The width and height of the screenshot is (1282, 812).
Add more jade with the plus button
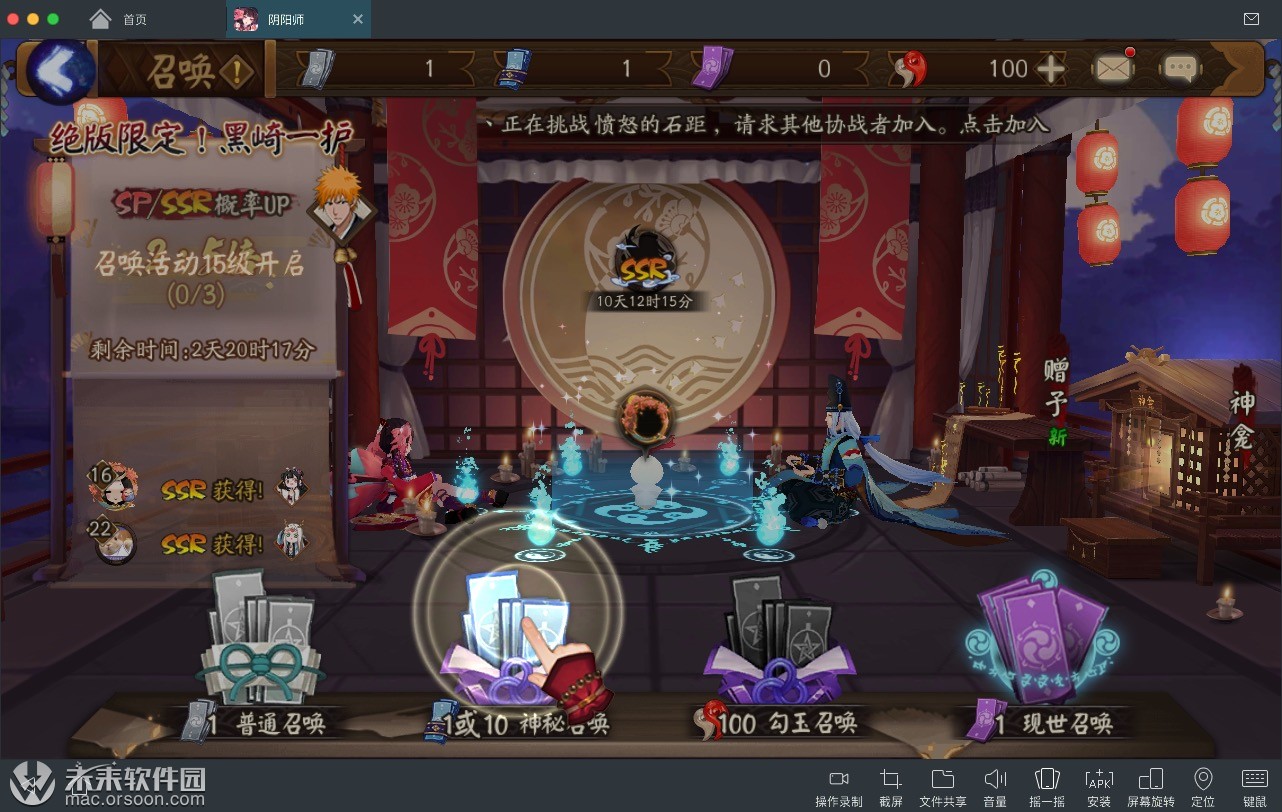point(1050,69)
